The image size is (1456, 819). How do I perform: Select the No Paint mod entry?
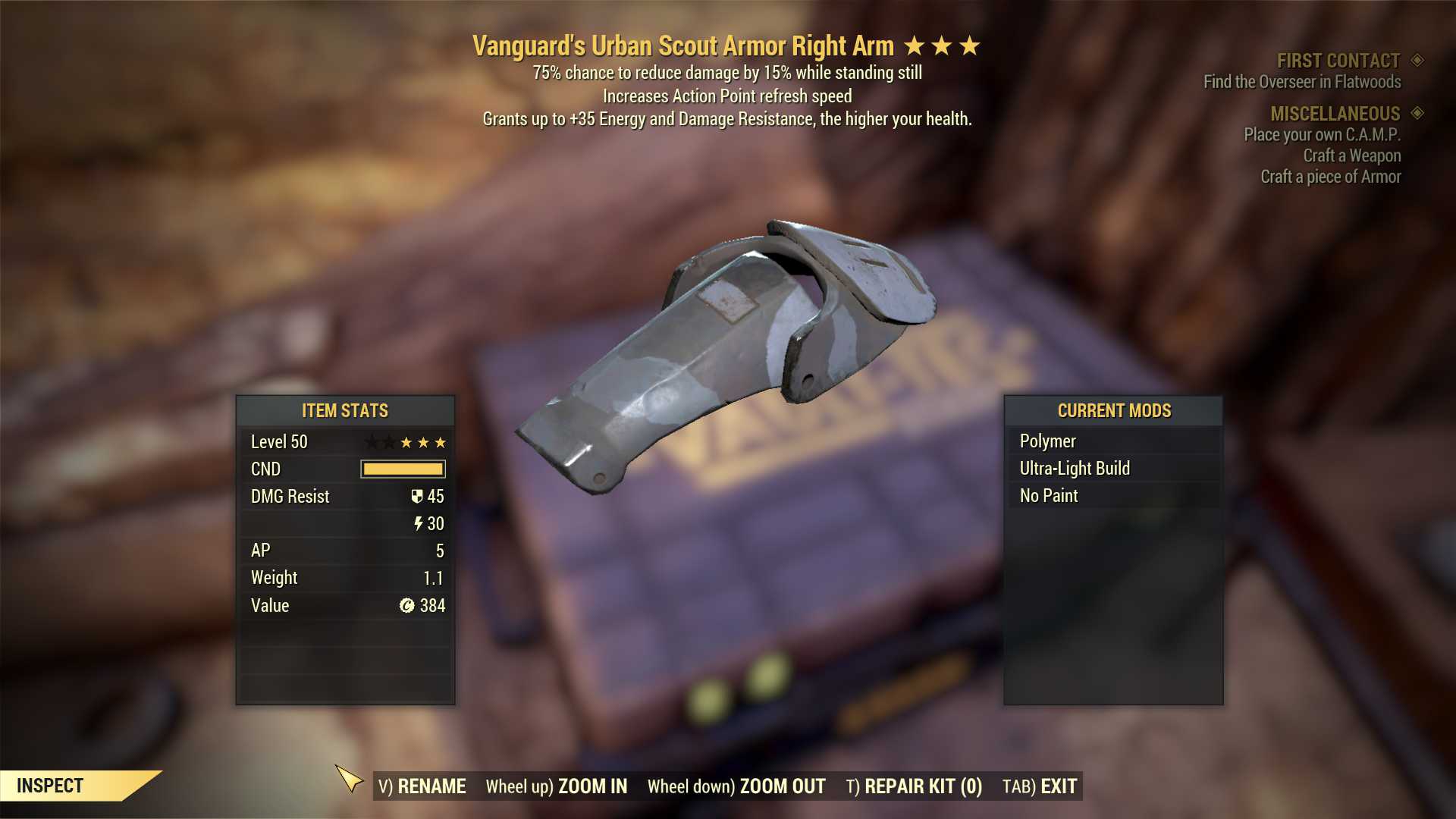click(x=1049, y=495)
